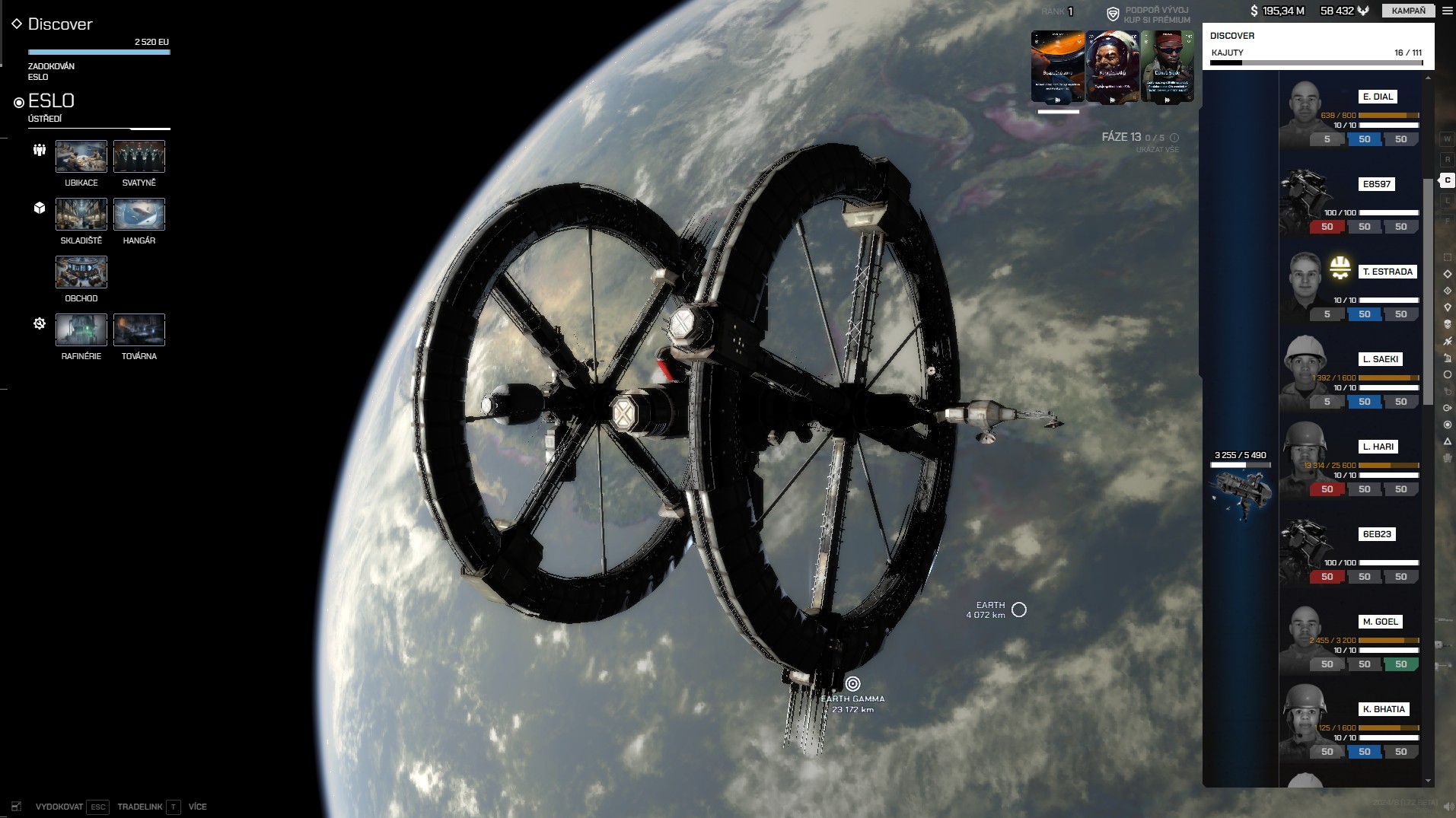This screenshot has height=818, width=1456.
Task: Open the Továrna factory
Action: (139, 330)
